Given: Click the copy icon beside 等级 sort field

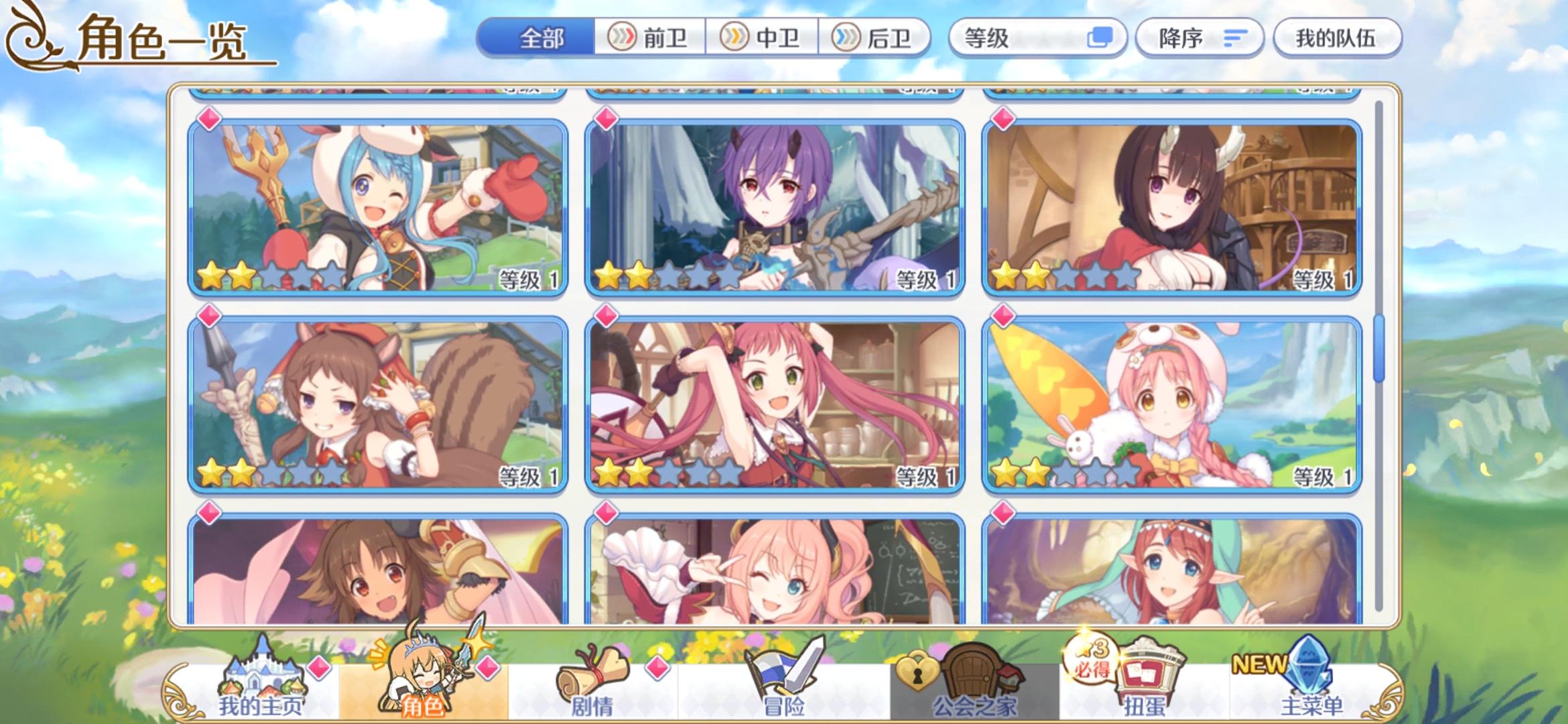Looking at the screenshot, I should coord(1102,38).
